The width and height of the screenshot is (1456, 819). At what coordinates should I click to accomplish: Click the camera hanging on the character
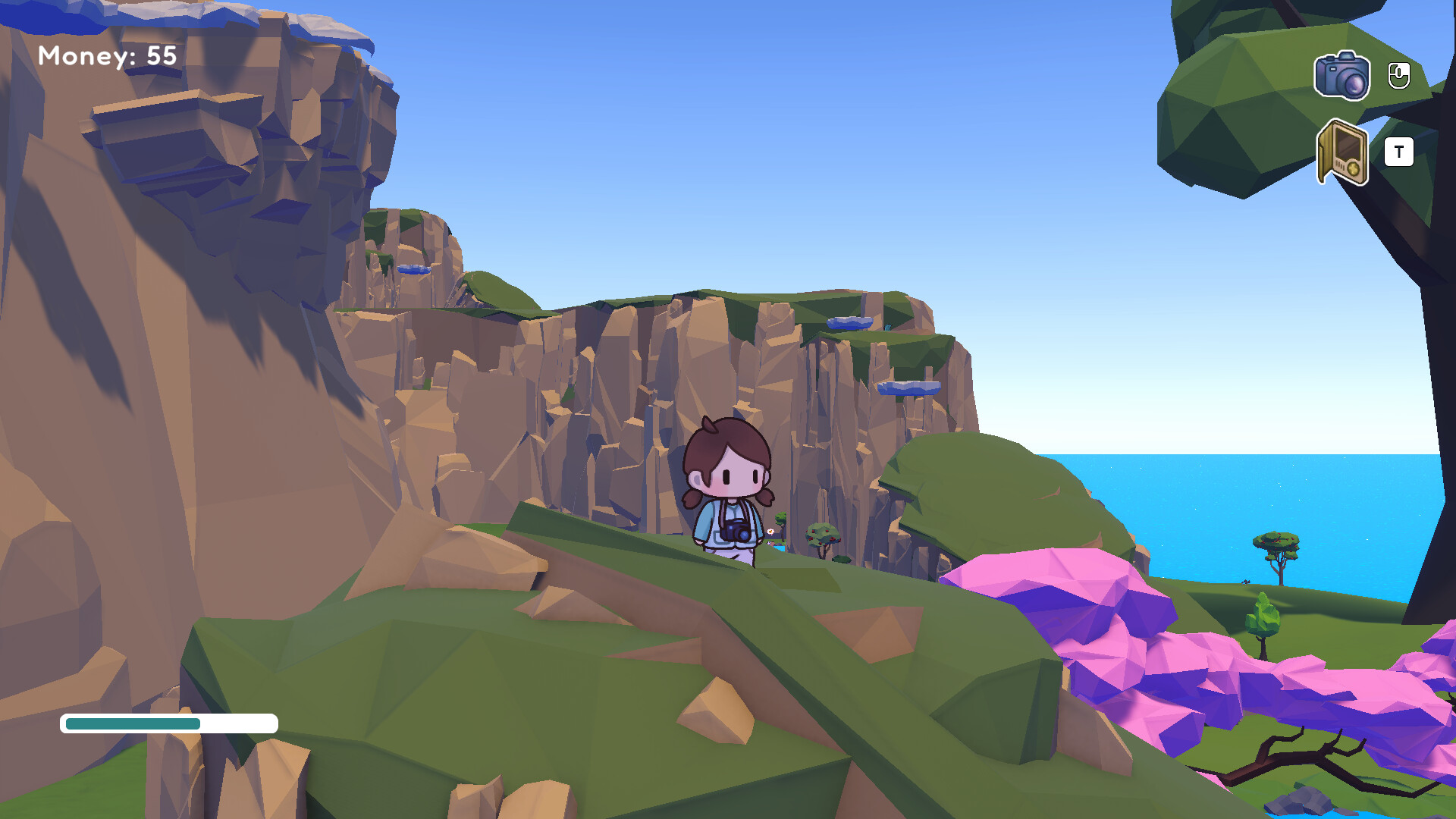pyautogui.click(x=735, y=531)
